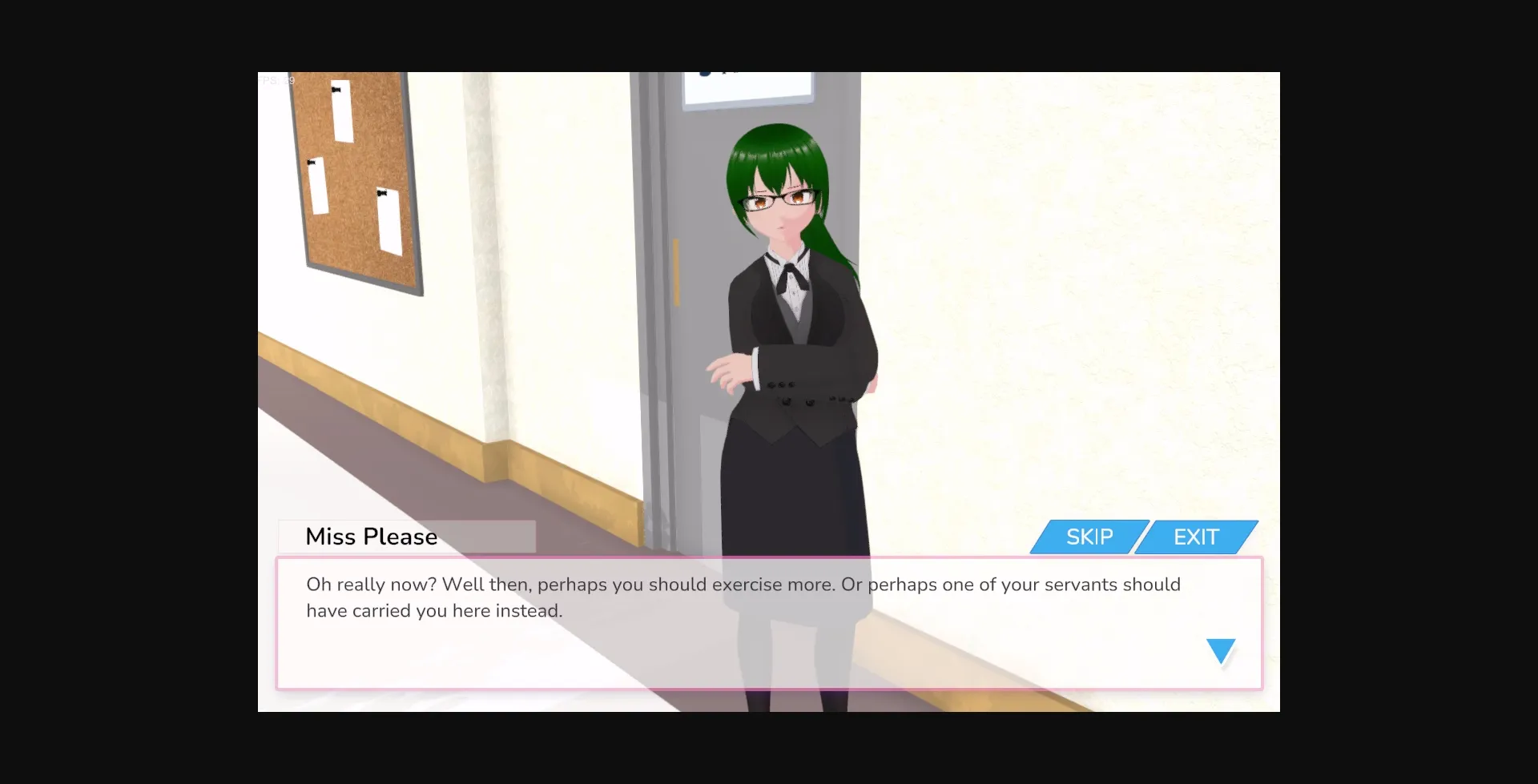Click the ribbon on Miss Please's collar
The image size is (1538, 784).
(x=791, y=274)
